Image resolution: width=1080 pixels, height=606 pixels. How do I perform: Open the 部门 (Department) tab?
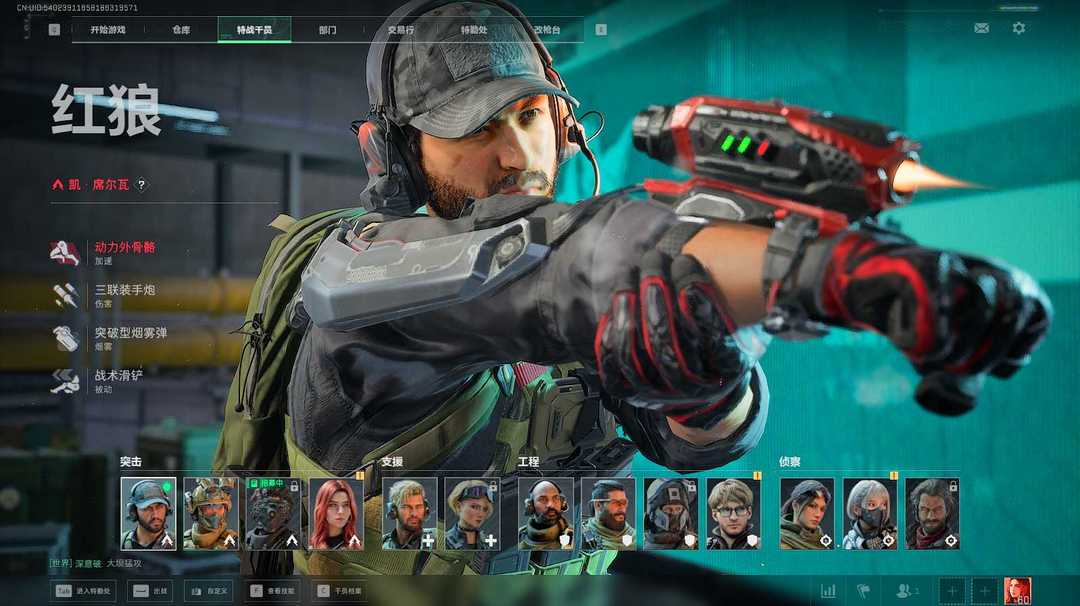pyautogui.click(x=327, y=30)
